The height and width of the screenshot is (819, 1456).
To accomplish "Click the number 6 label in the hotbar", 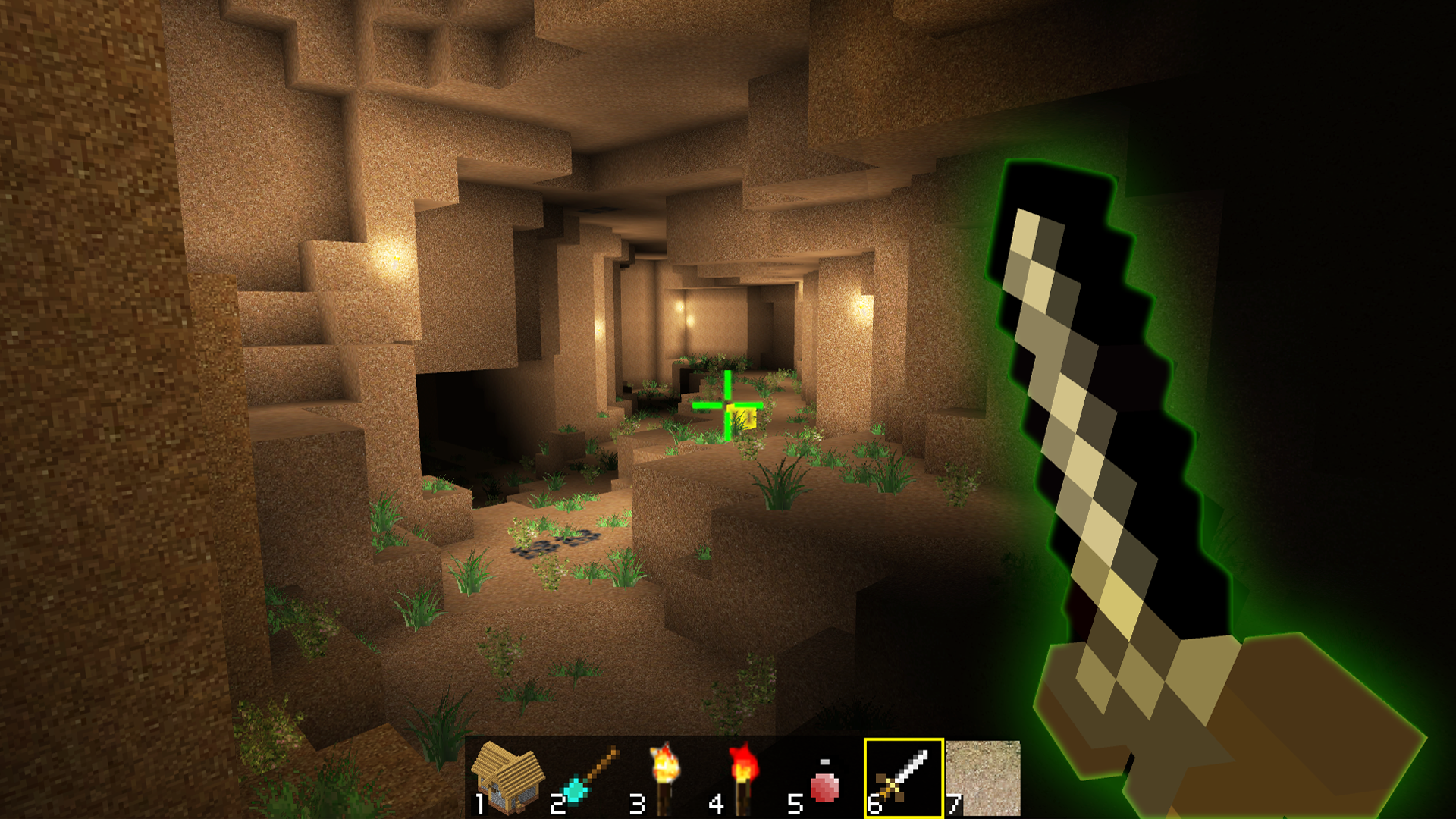I will click(x=876, y=802).
